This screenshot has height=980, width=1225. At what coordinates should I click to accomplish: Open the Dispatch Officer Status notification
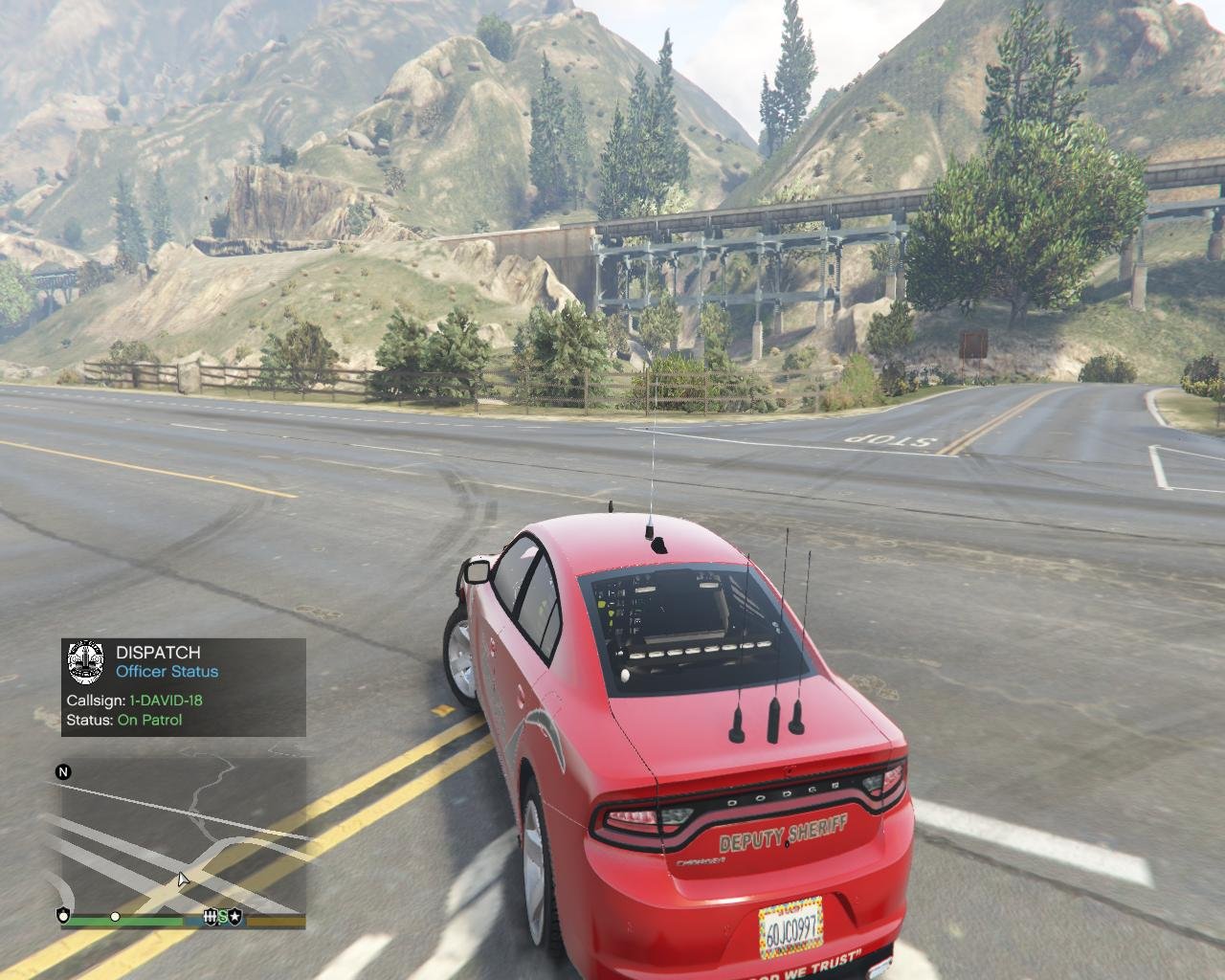(x=184, y=687)
